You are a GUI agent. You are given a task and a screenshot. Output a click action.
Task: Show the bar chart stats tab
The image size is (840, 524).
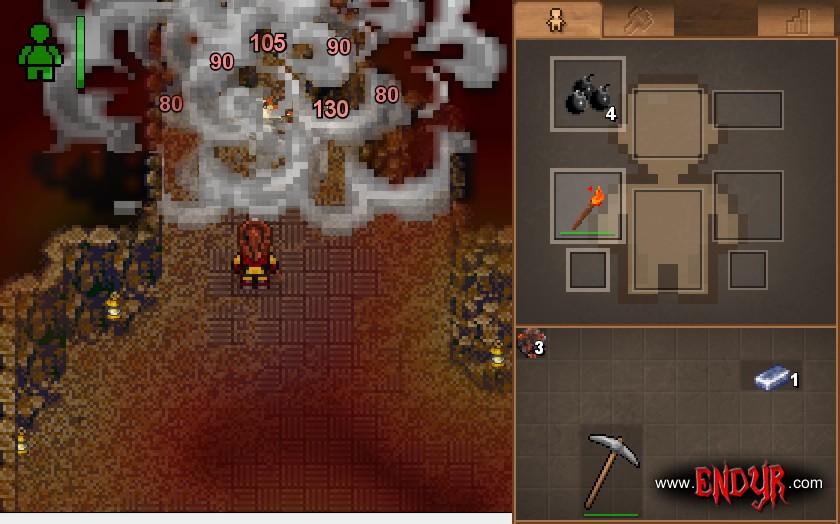click(796, 20)
